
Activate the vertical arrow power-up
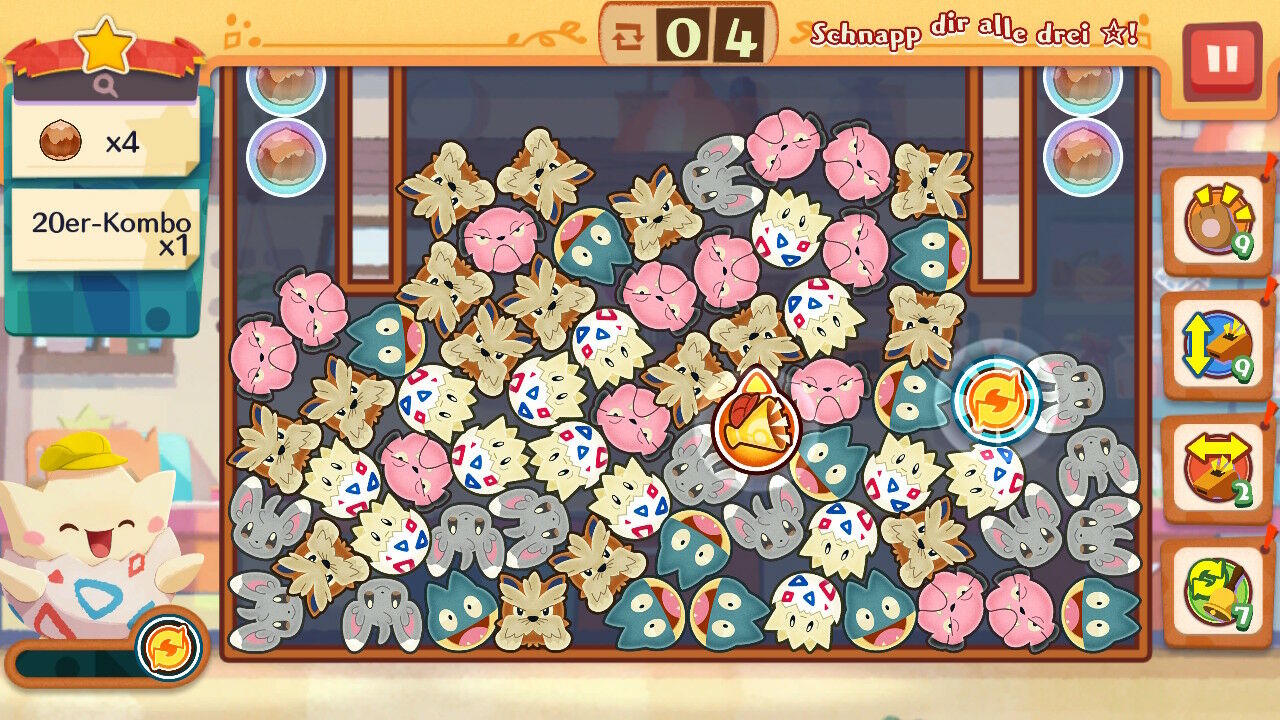1217,346
